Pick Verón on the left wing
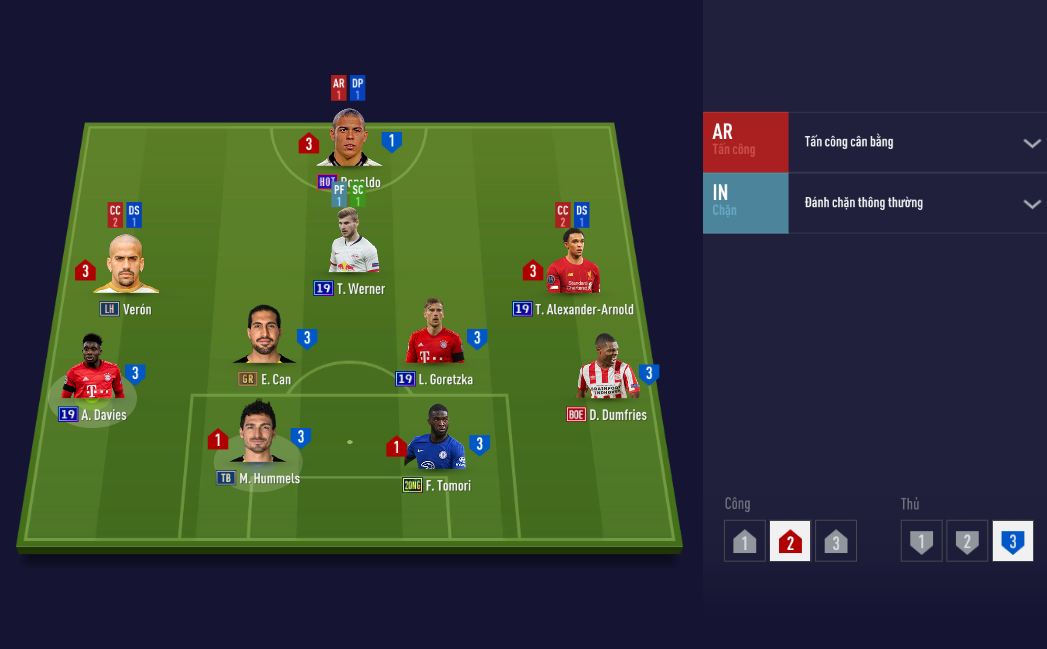 (126, 265)
